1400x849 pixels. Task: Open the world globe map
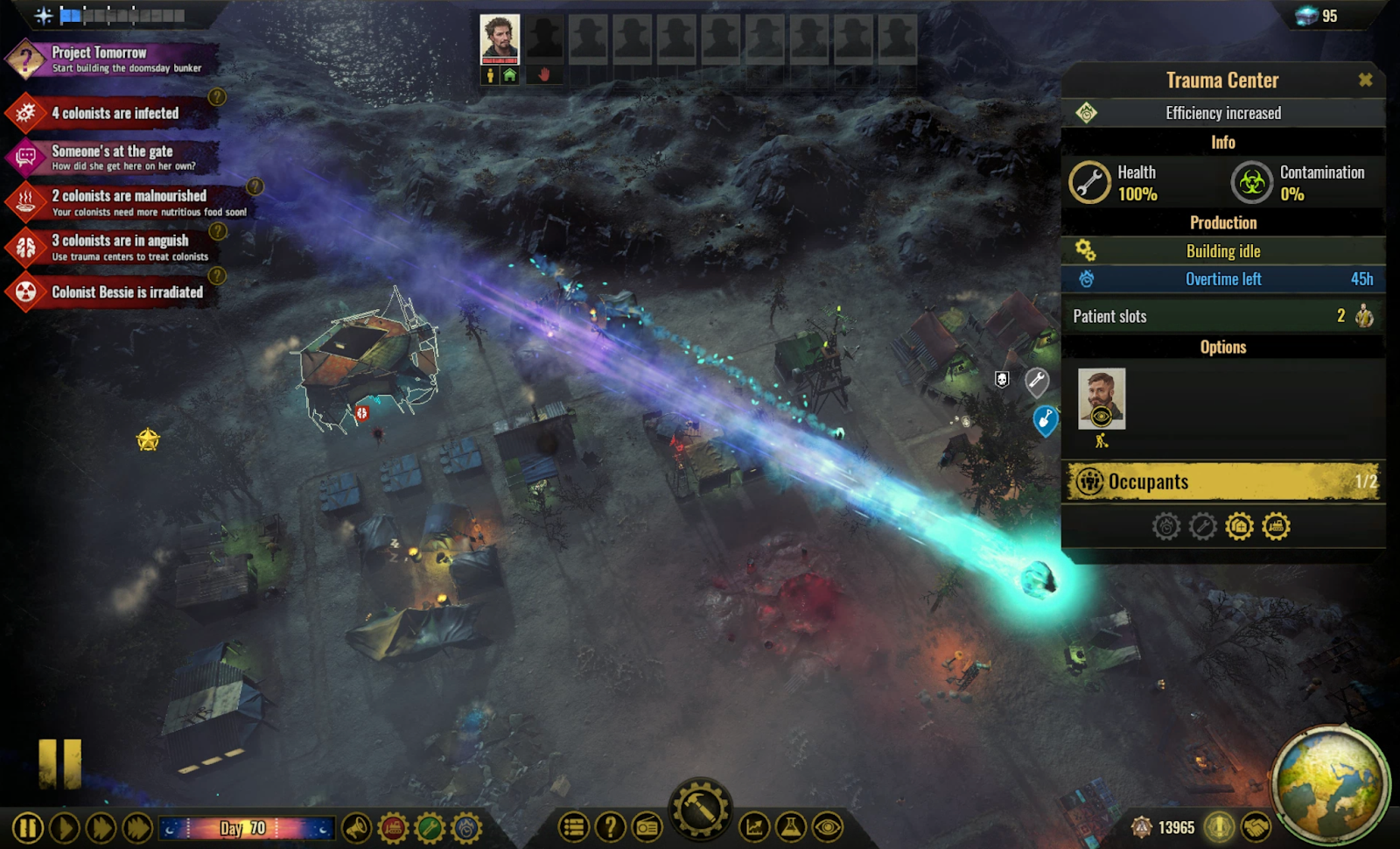[x=1328, y=782]
